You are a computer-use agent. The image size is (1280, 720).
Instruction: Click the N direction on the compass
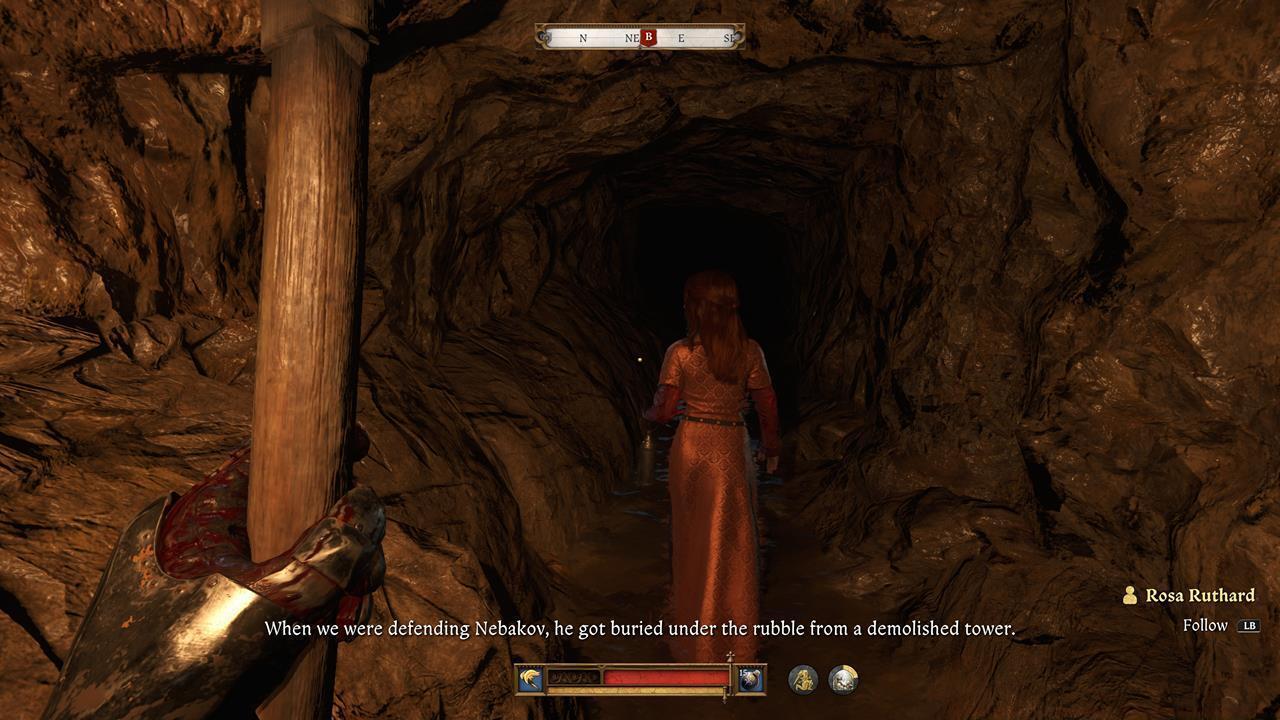tap(583, 37)
